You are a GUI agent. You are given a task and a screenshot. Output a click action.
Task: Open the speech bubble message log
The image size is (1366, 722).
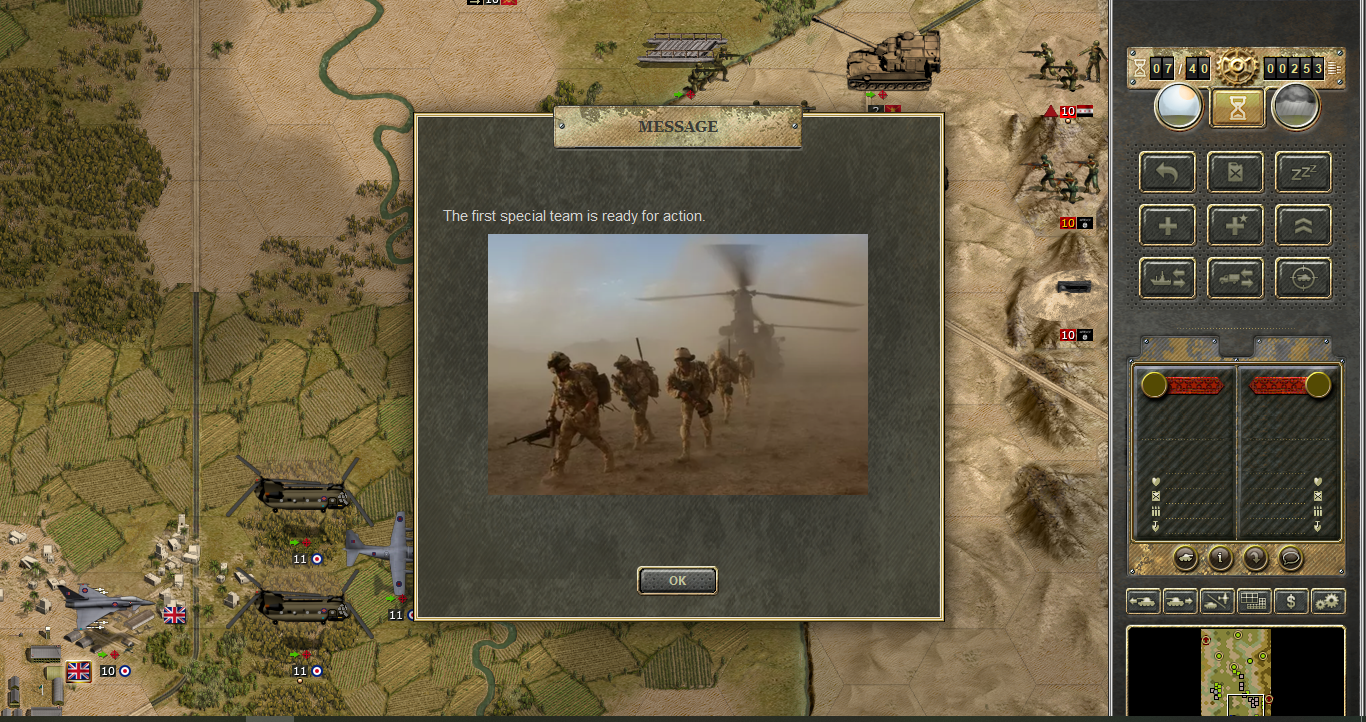click(x=1290, y=558)
